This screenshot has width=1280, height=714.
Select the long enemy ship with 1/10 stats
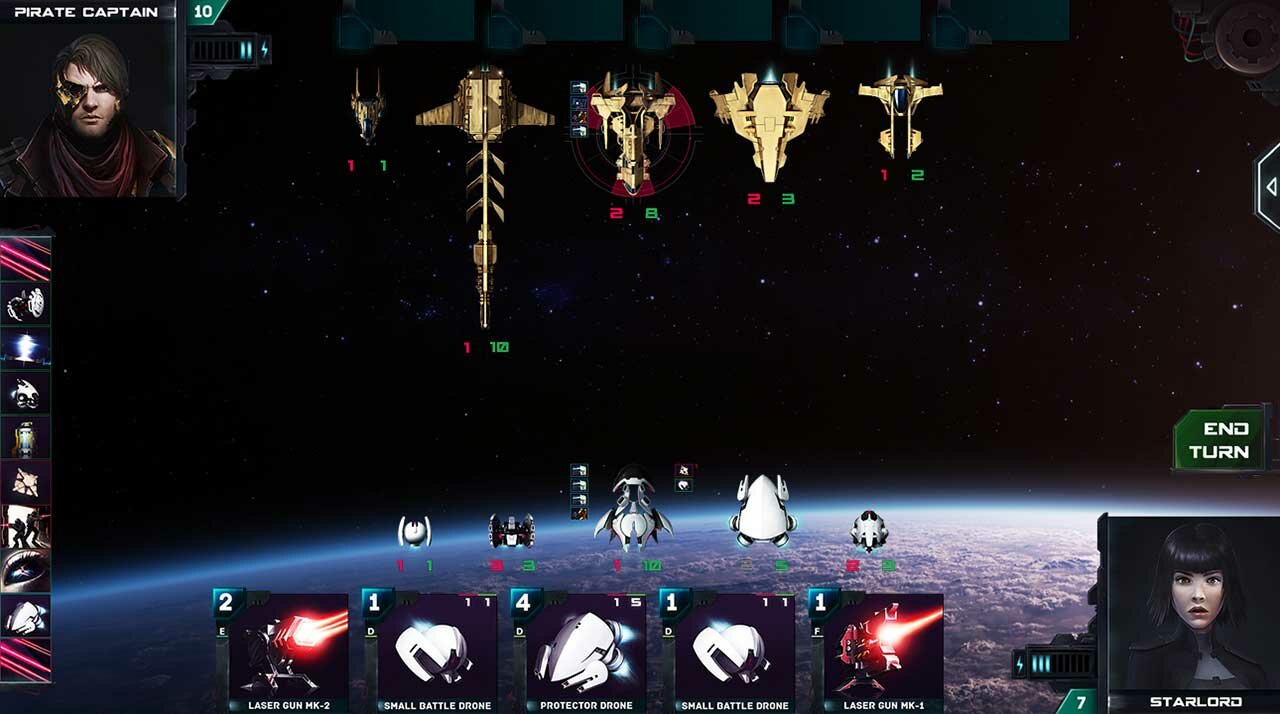coord(485,190)
